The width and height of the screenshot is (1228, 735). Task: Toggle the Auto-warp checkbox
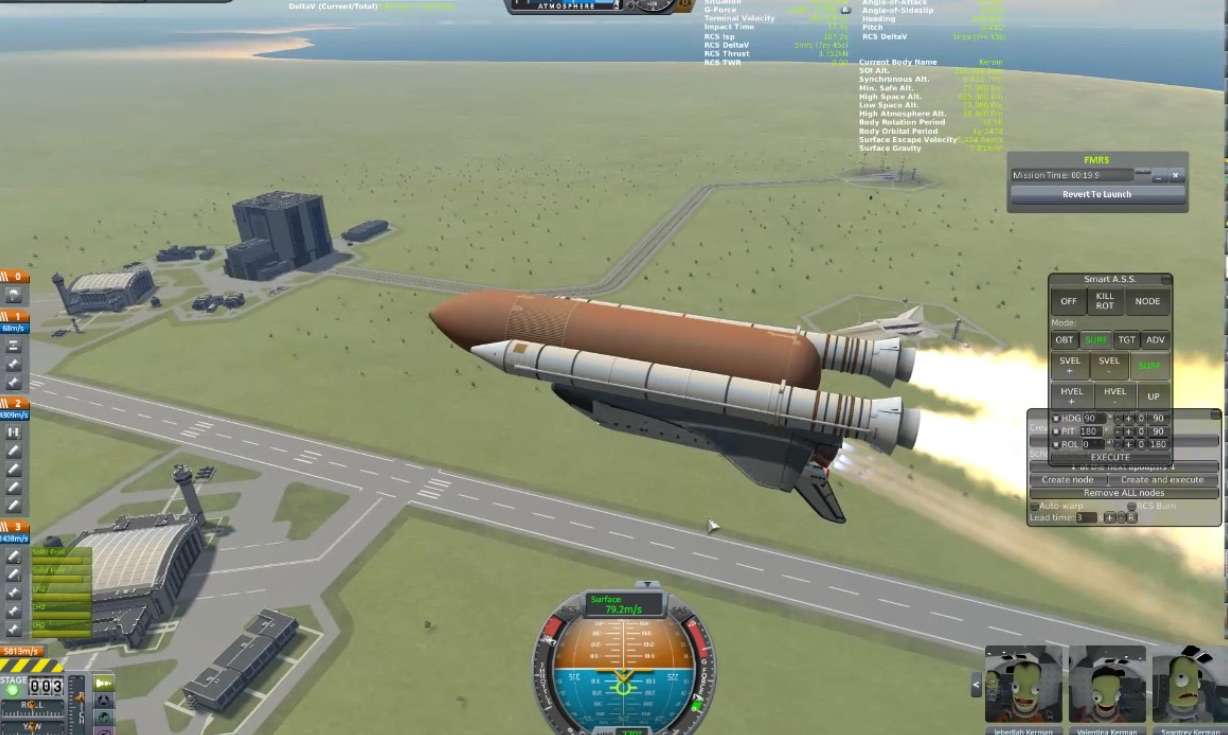1036,506
